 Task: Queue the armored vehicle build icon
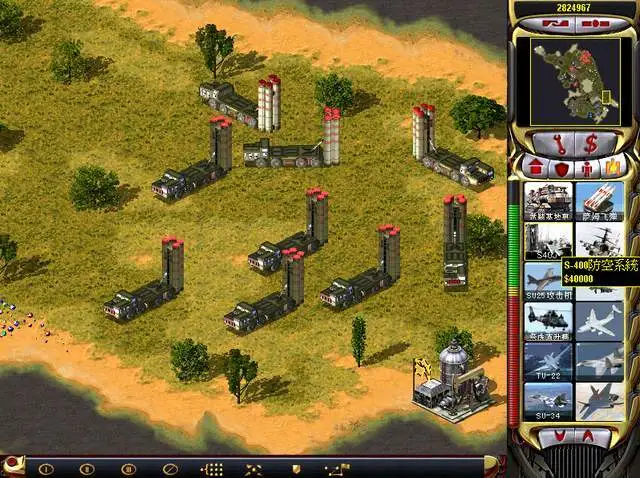(548, 200)
